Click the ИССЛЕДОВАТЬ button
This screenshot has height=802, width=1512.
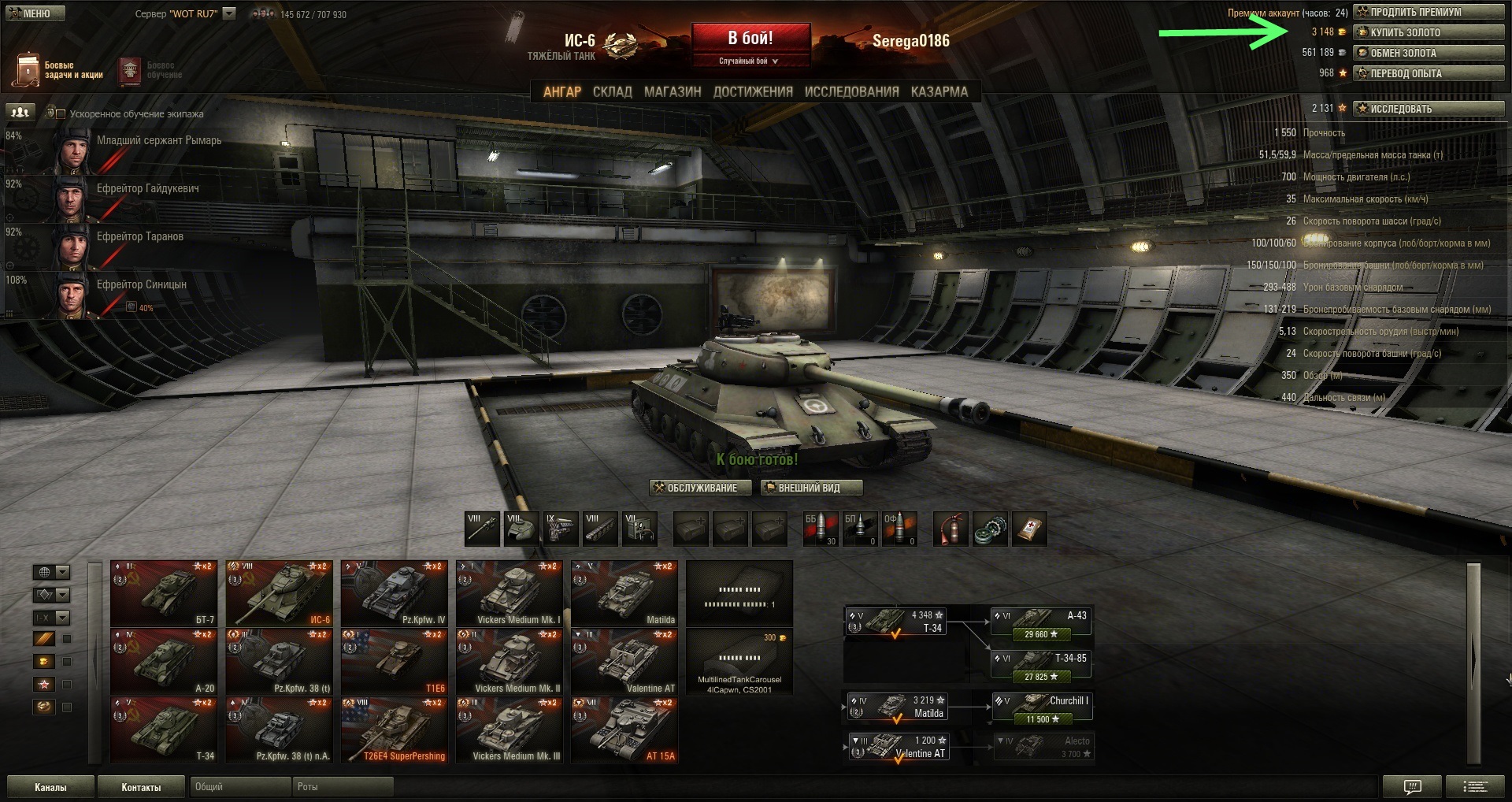(x=1428, y=109)
